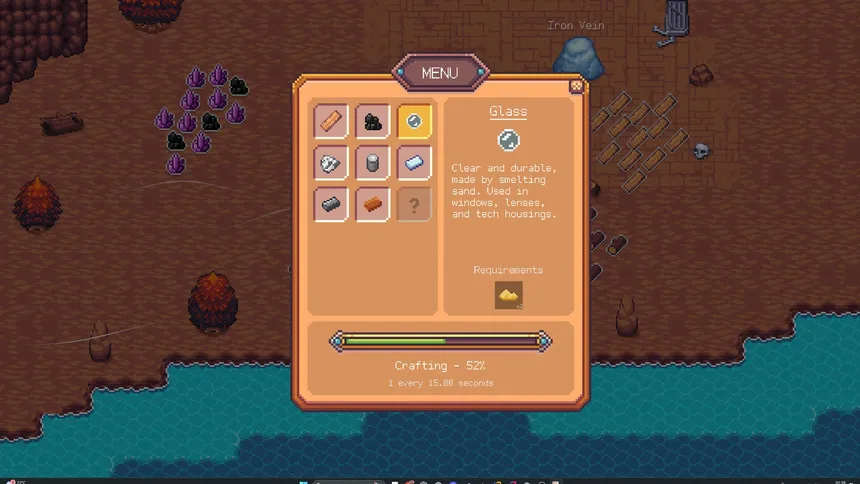The width and height of the screenshot is (860, 484).
Task: Choose the pale blue ingot recipe
Action: pos(415,163)
